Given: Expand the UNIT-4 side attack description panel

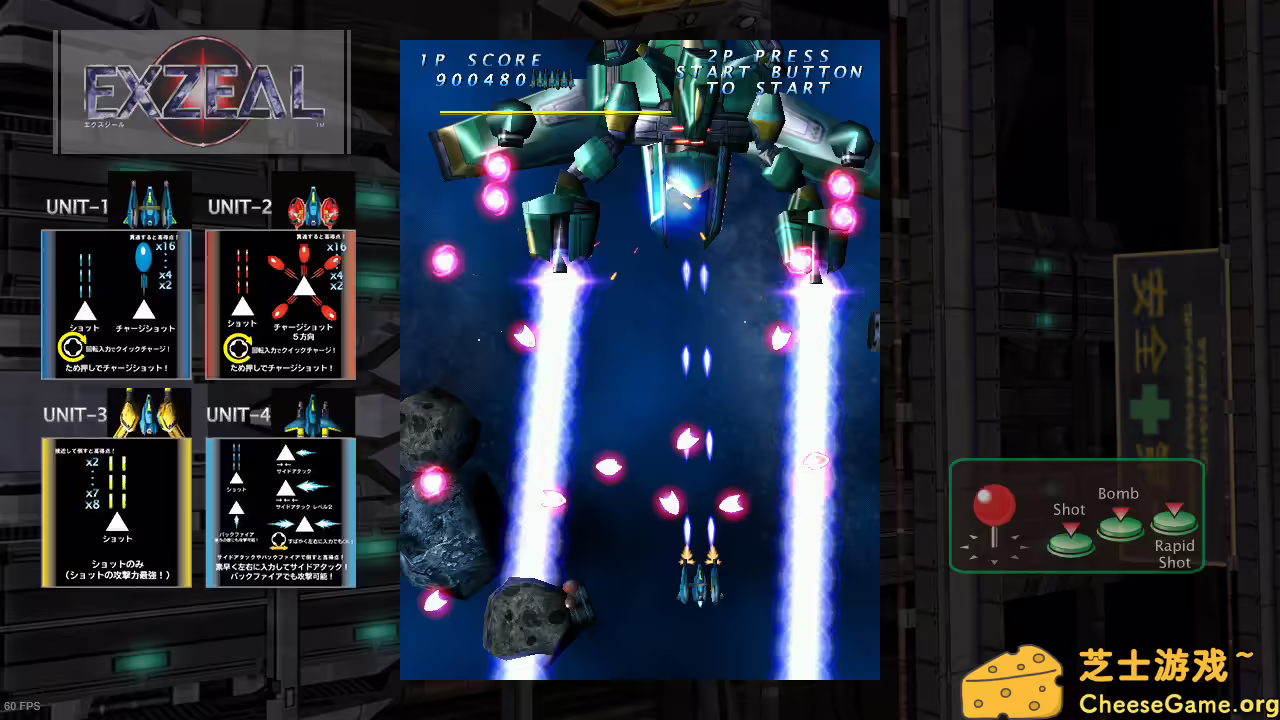Looking at the screenshot, I should coord(280,510).
